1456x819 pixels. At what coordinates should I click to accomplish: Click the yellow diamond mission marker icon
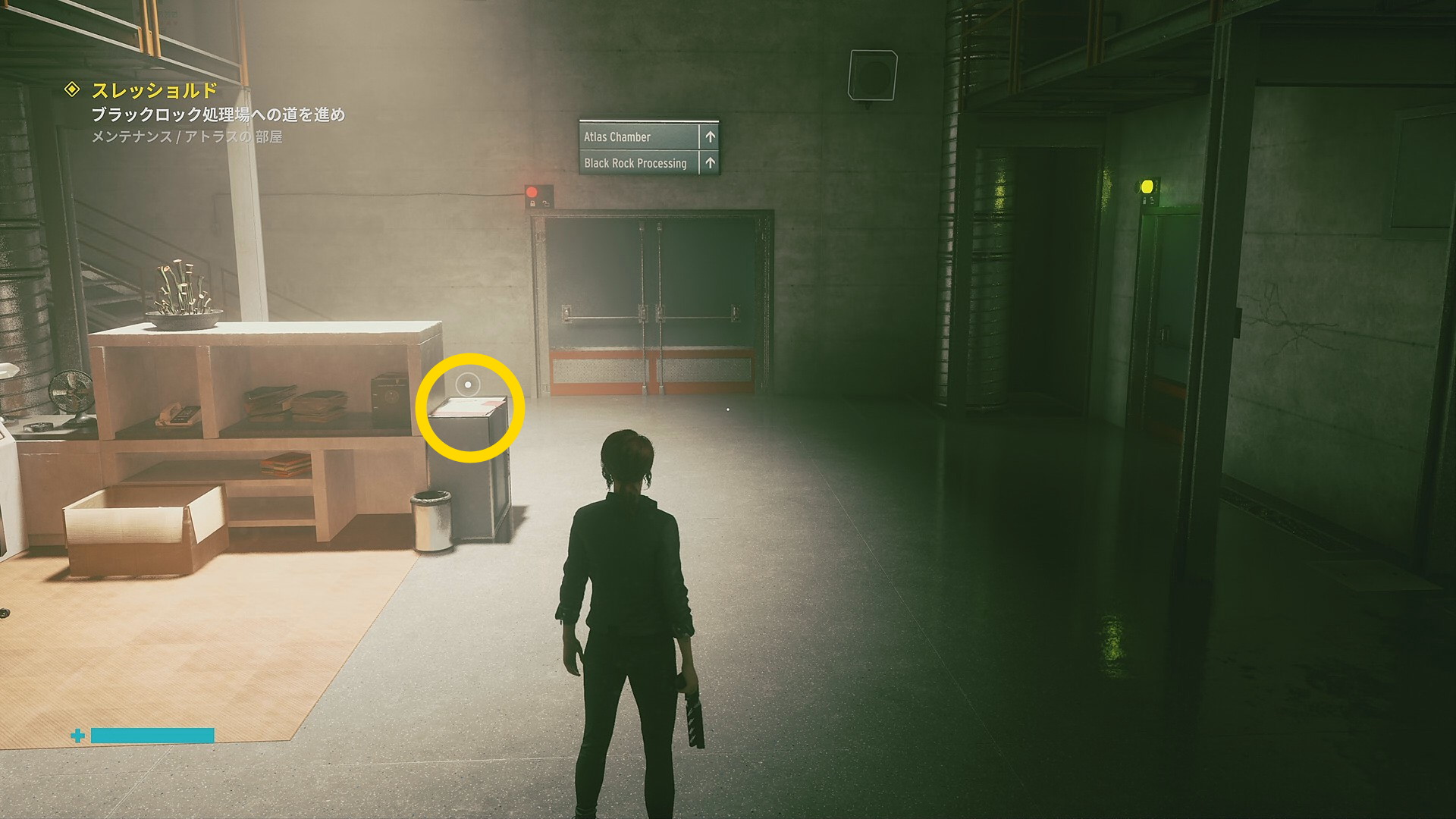(72, 89)
